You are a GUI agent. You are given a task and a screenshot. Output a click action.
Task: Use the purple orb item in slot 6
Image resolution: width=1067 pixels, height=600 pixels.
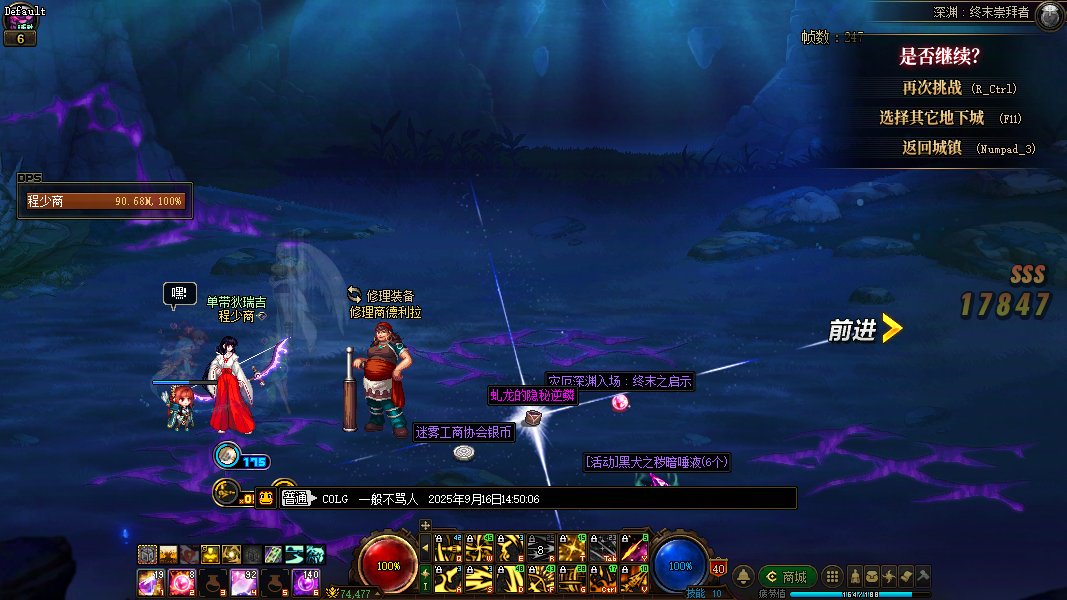pyautogui.click(x=305, y=581)
